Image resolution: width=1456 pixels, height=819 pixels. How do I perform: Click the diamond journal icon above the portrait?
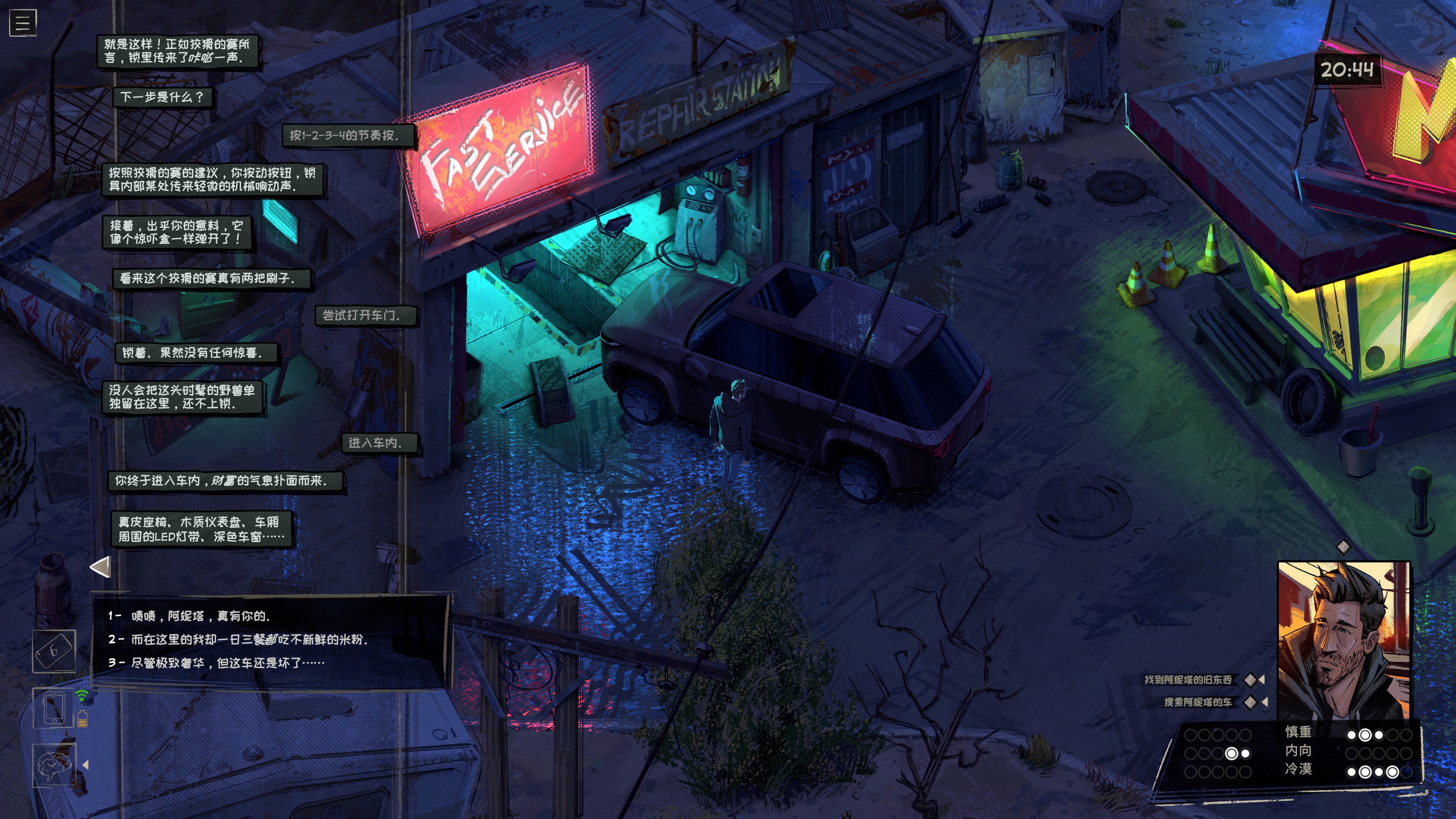(1343, 546)
